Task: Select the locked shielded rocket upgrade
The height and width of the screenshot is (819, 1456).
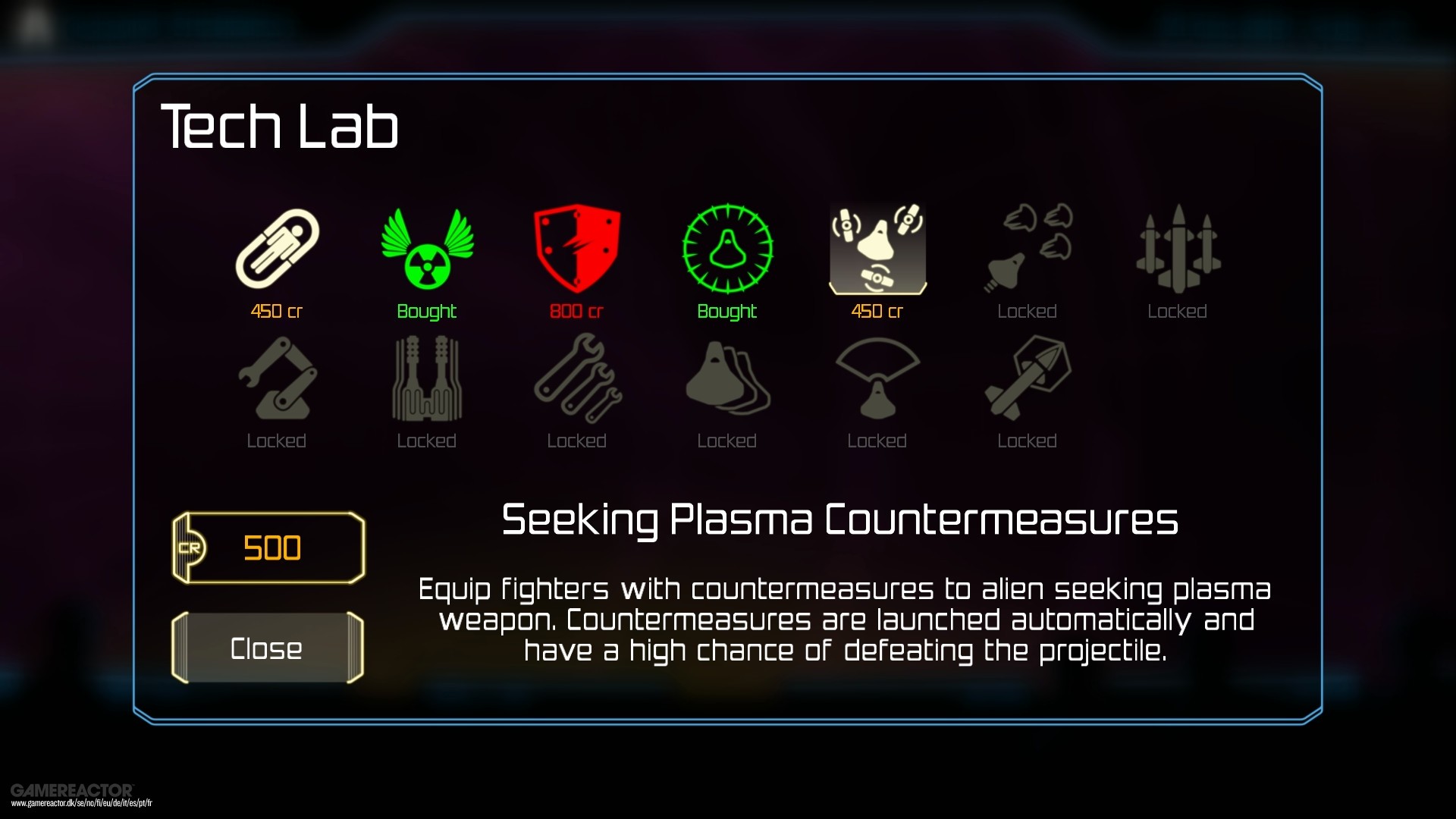Action: point(1028,378)
